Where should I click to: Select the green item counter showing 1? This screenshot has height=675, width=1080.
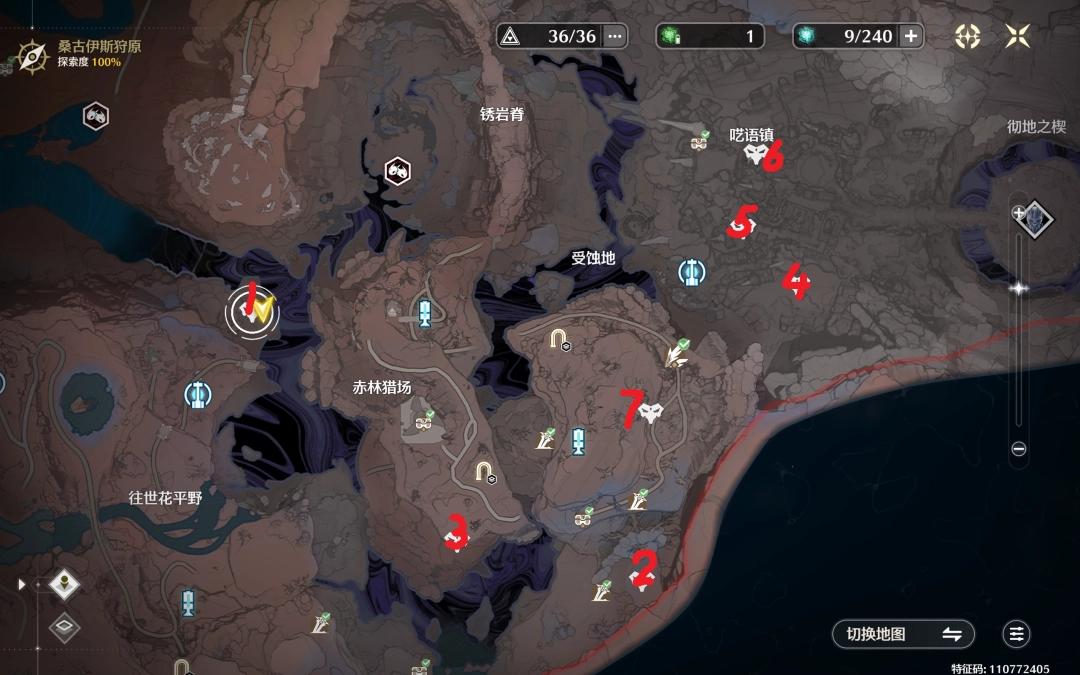[710, 37]
